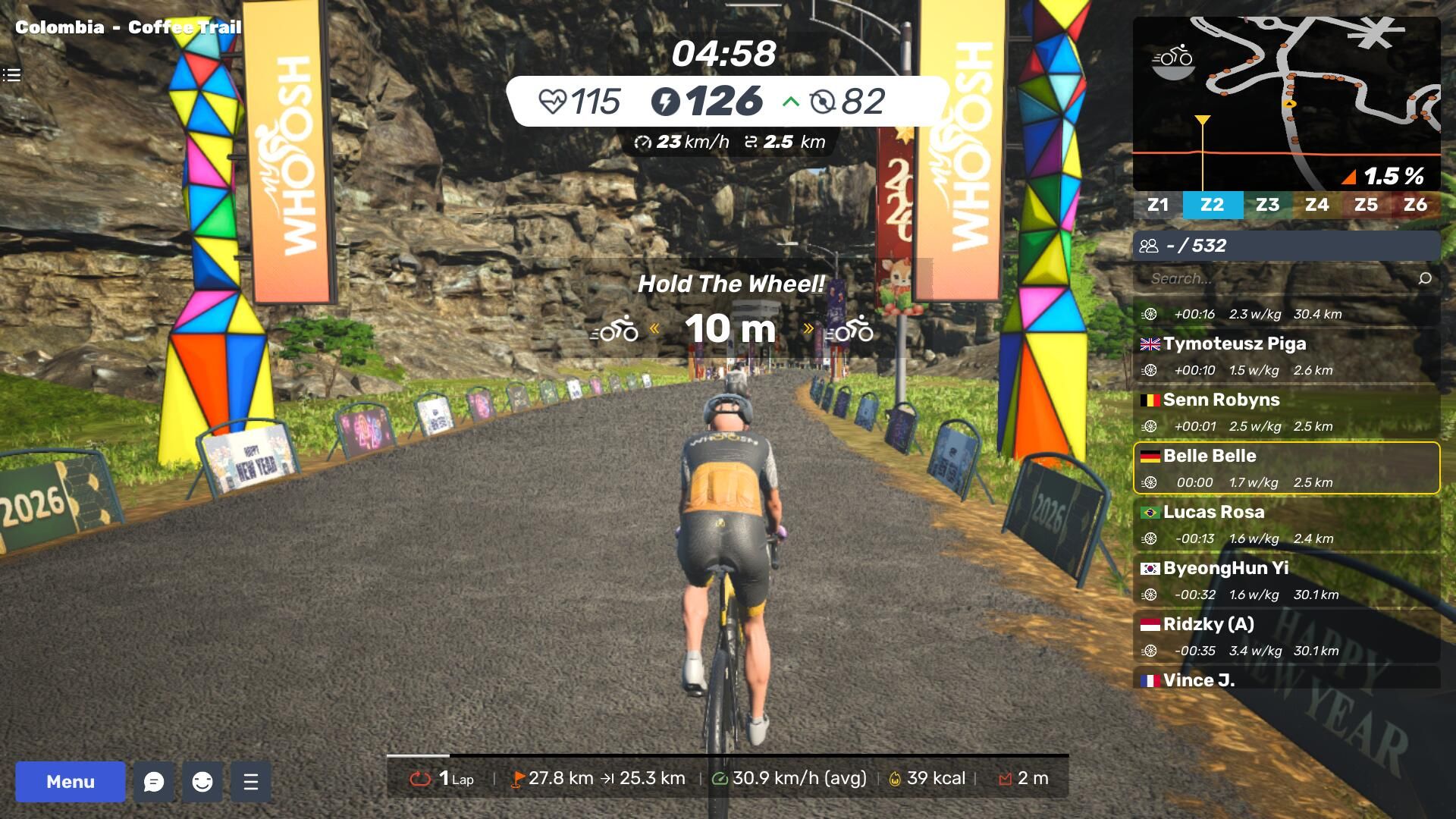This screenshot has width=1456, height=819.
Task: Select the highlighted Belle Belle row
Action: 1286,468
